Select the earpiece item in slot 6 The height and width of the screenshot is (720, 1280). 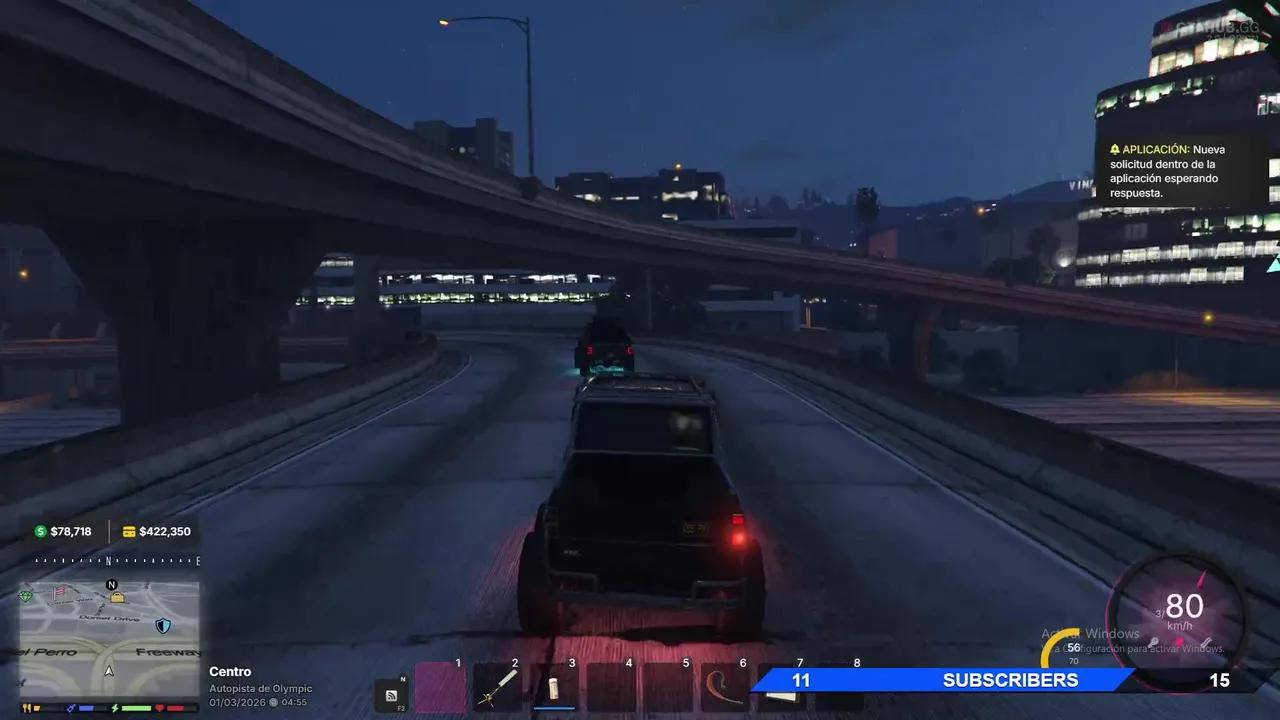point(721,688)
